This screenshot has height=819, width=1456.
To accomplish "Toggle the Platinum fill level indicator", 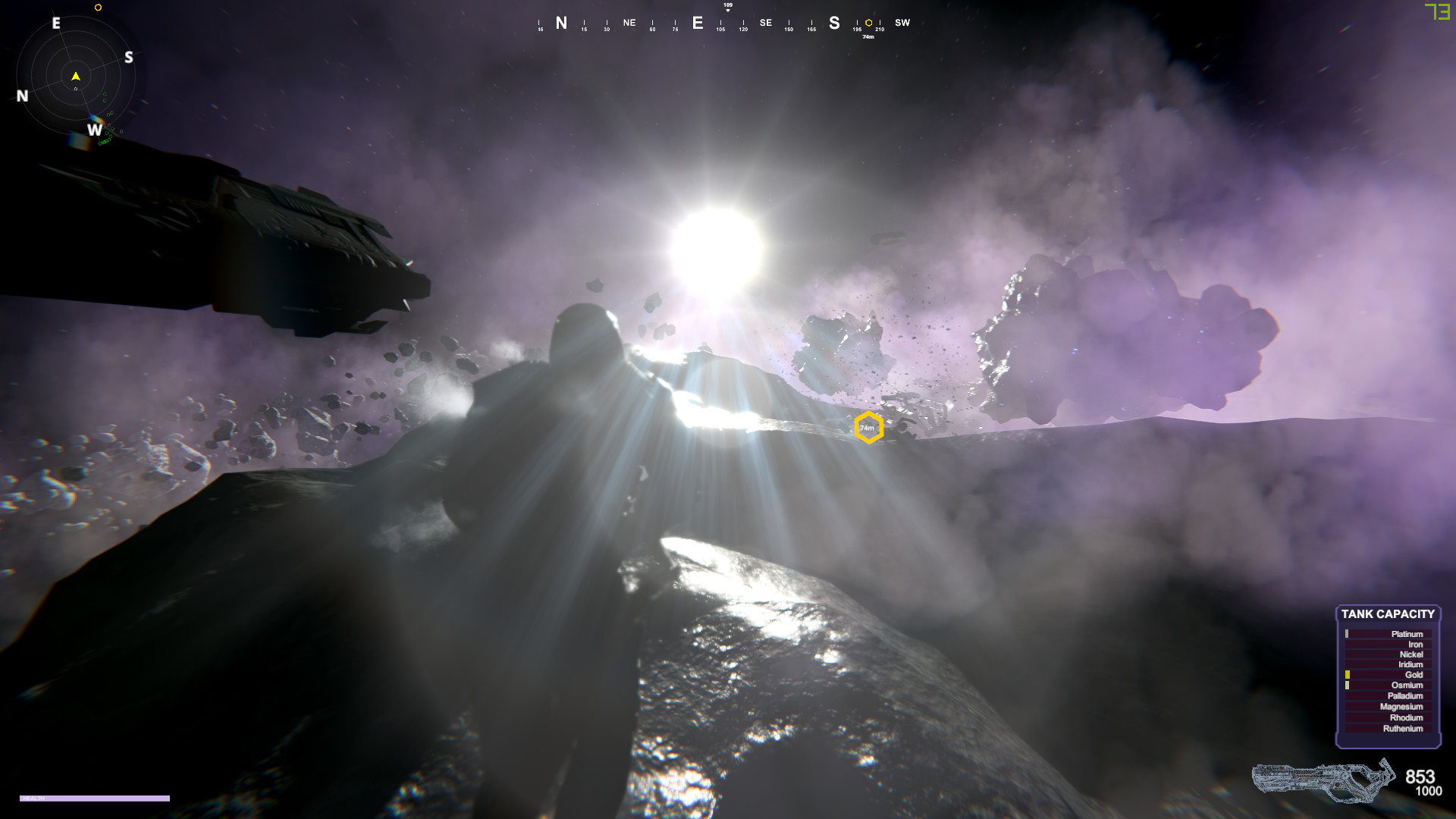I will pos(1348,634).
